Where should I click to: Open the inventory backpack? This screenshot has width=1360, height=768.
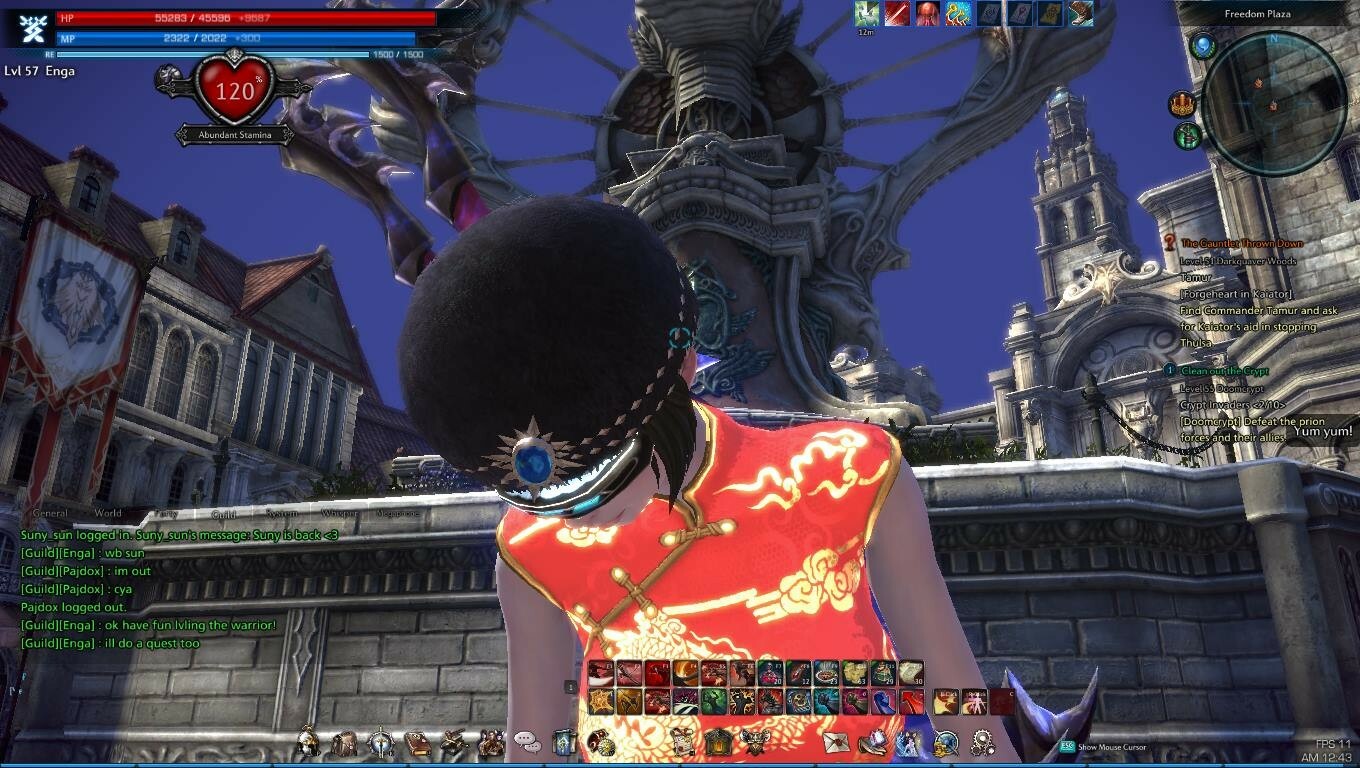(344, 743)
